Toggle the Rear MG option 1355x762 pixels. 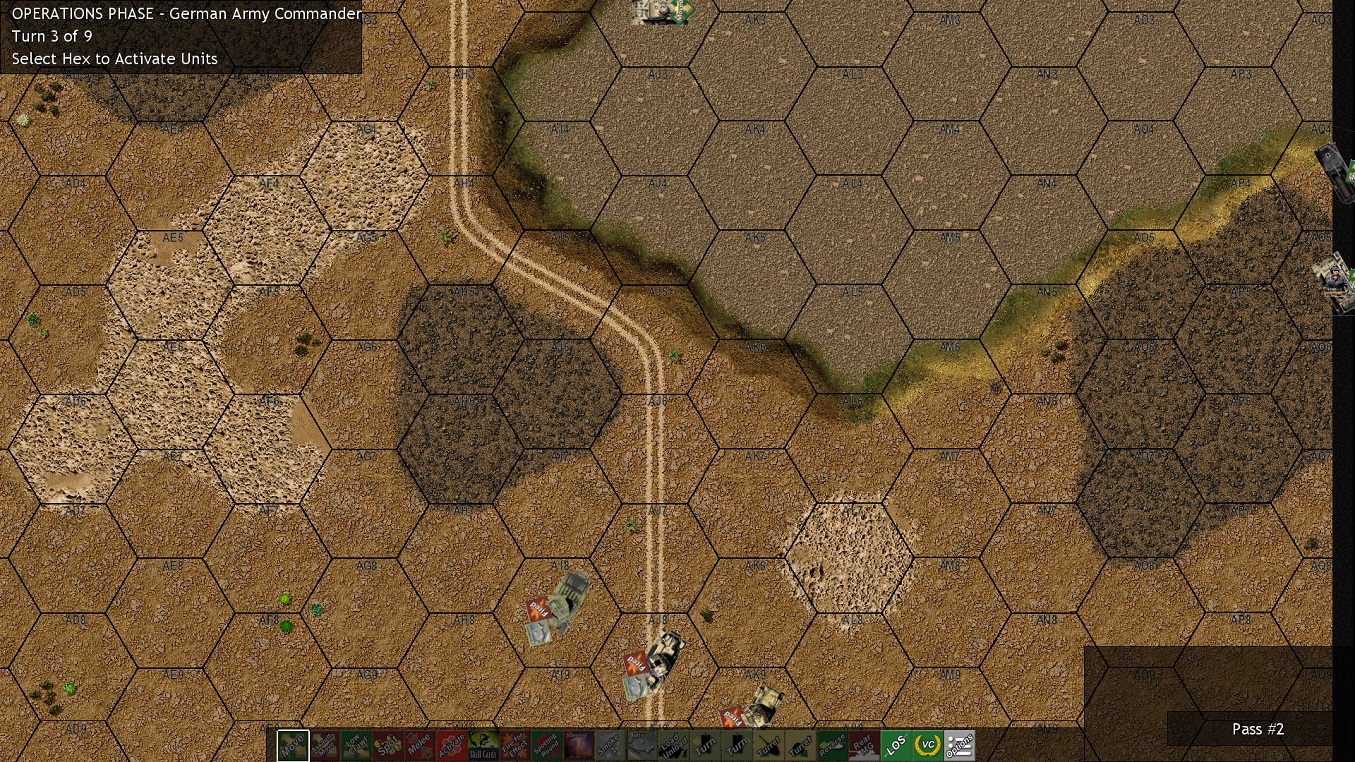(x=865, y=745)
